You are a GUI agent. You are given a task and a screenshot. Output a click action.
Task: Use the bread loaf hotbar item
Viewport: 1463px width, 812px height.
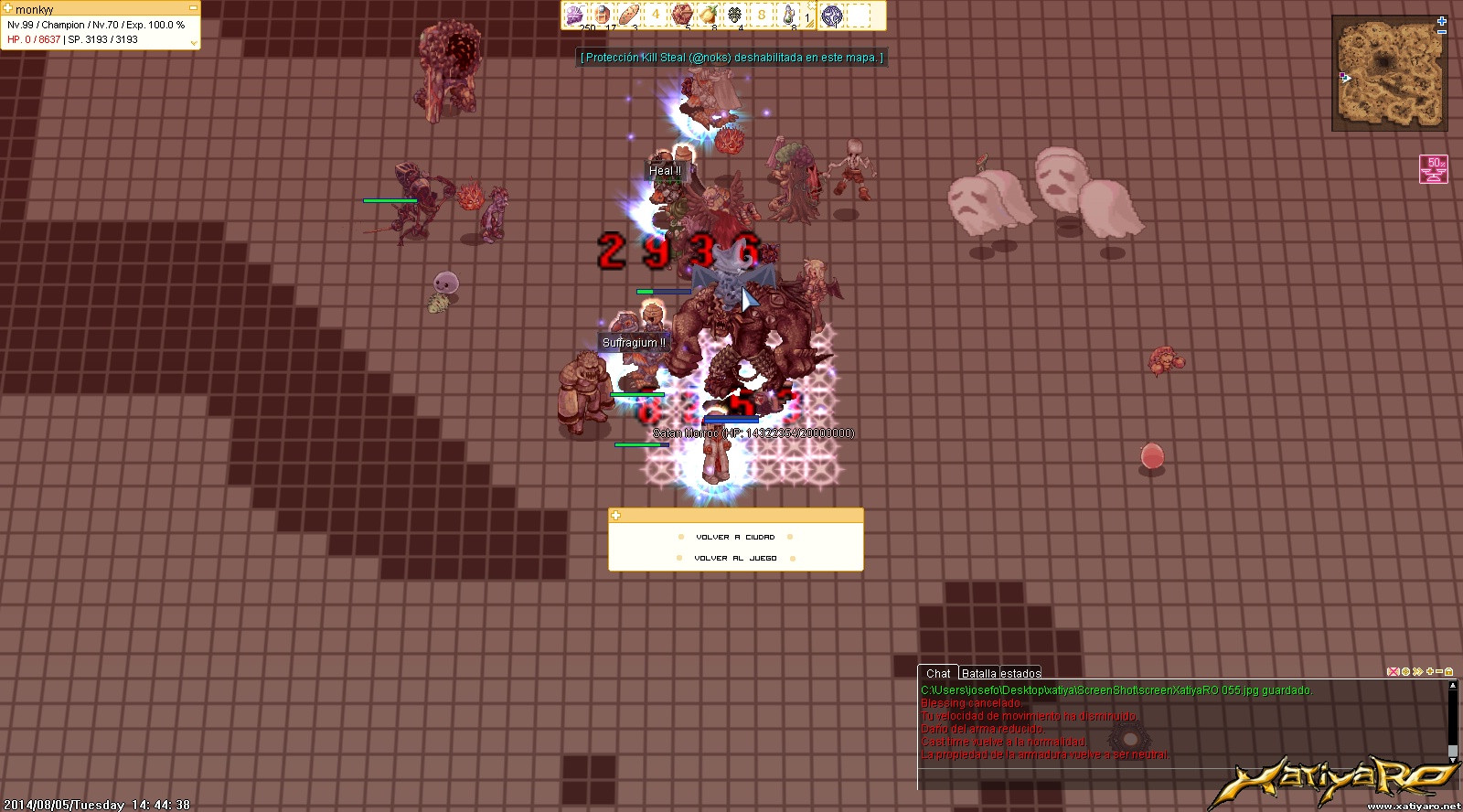[x=628, y=15]
